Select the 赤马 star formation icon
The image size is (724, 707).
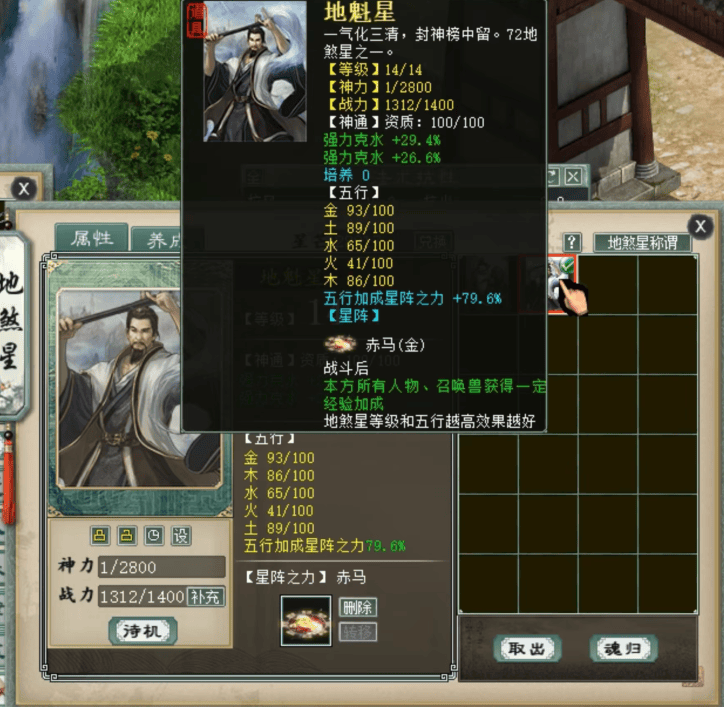pos(305,619)
